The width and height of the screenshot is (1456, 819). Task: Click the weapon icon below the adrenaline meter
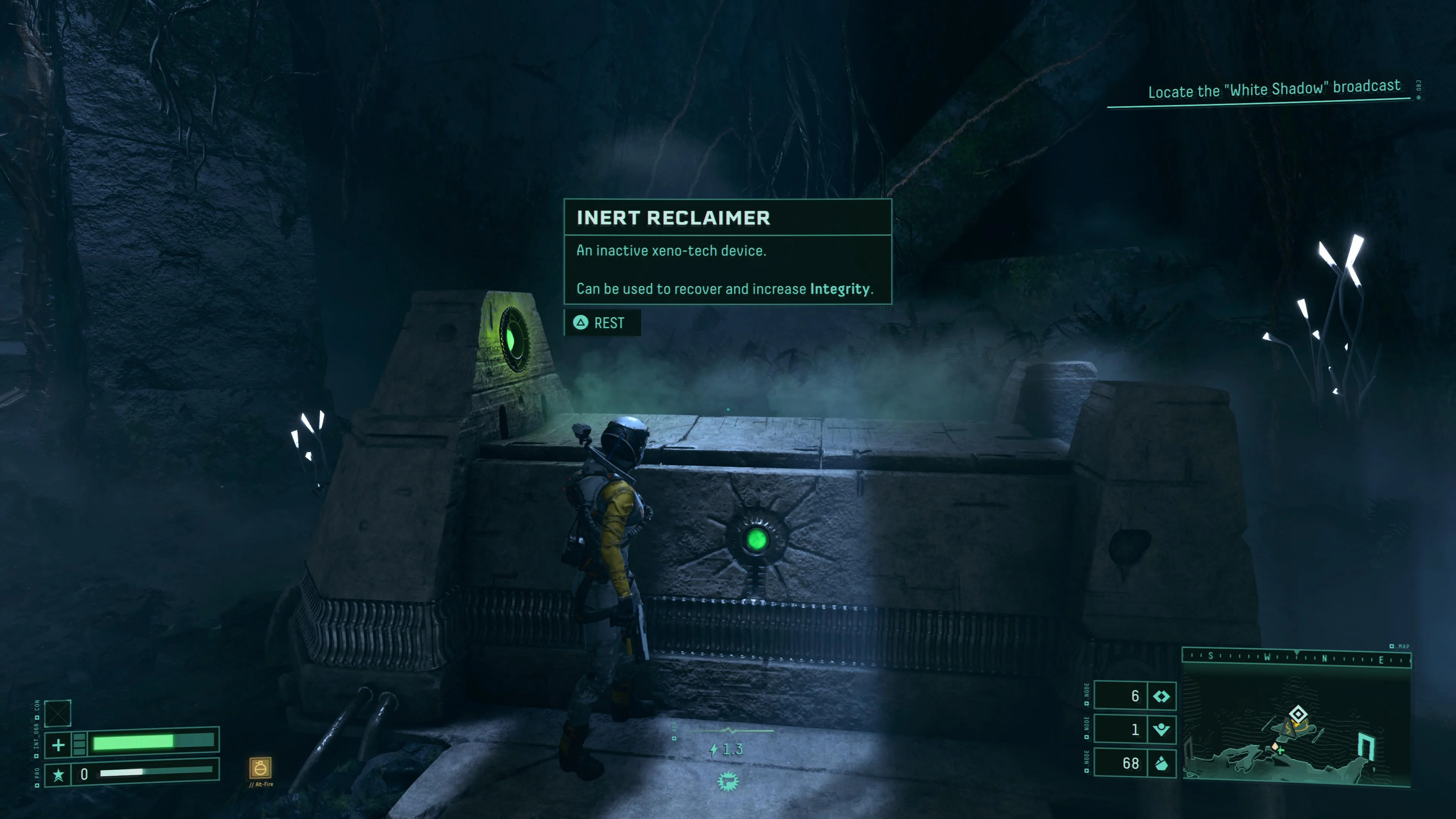tap(728, 782)
